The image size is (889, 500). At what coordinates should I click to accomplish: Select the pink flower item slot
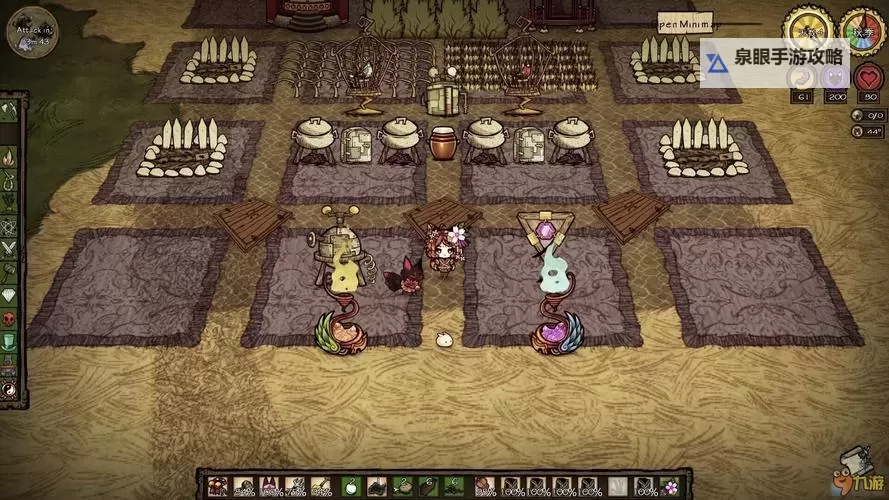coord(669,487)
